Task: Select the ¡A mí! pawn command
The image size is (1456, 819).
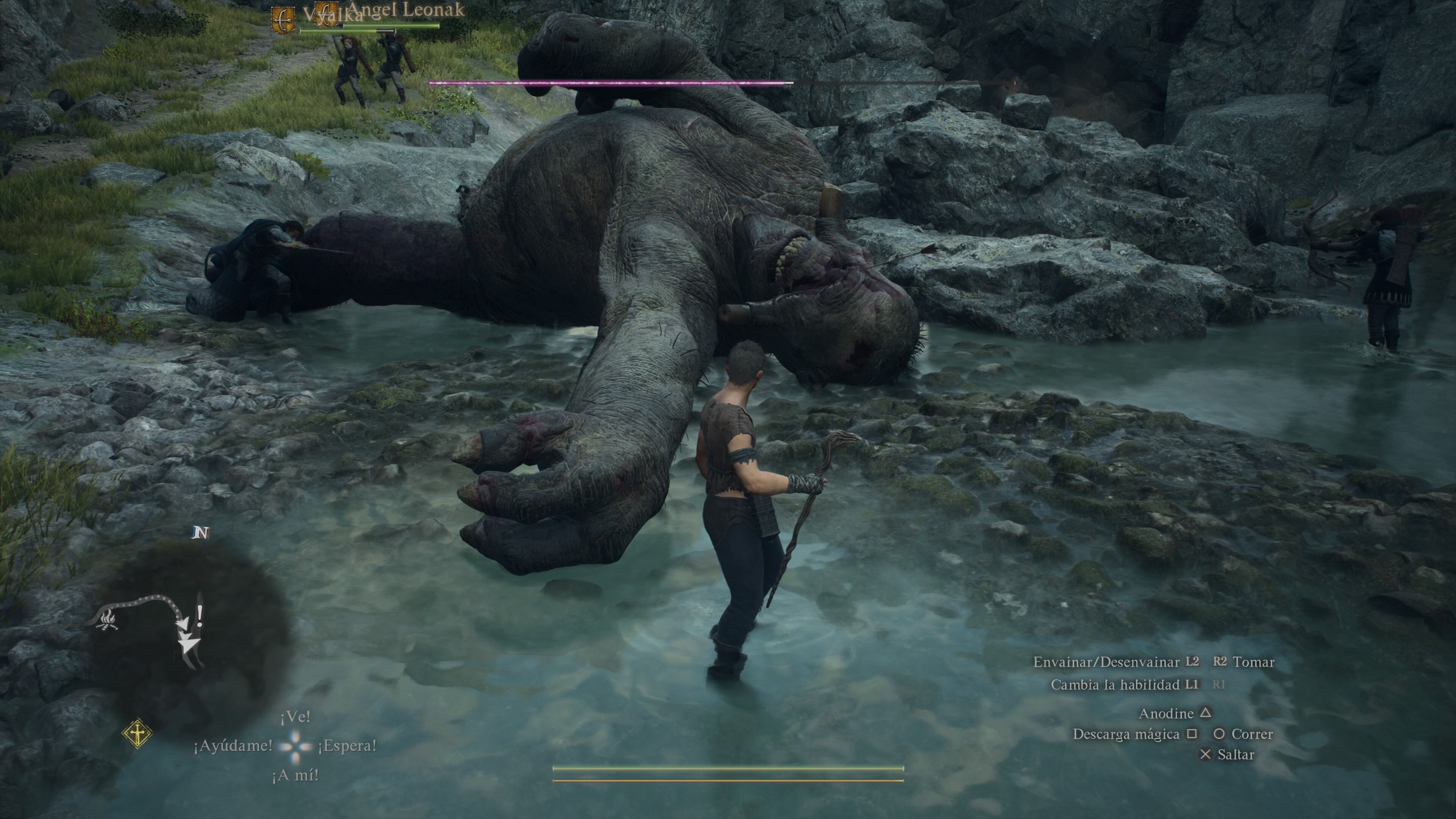Action: (295, 775)
